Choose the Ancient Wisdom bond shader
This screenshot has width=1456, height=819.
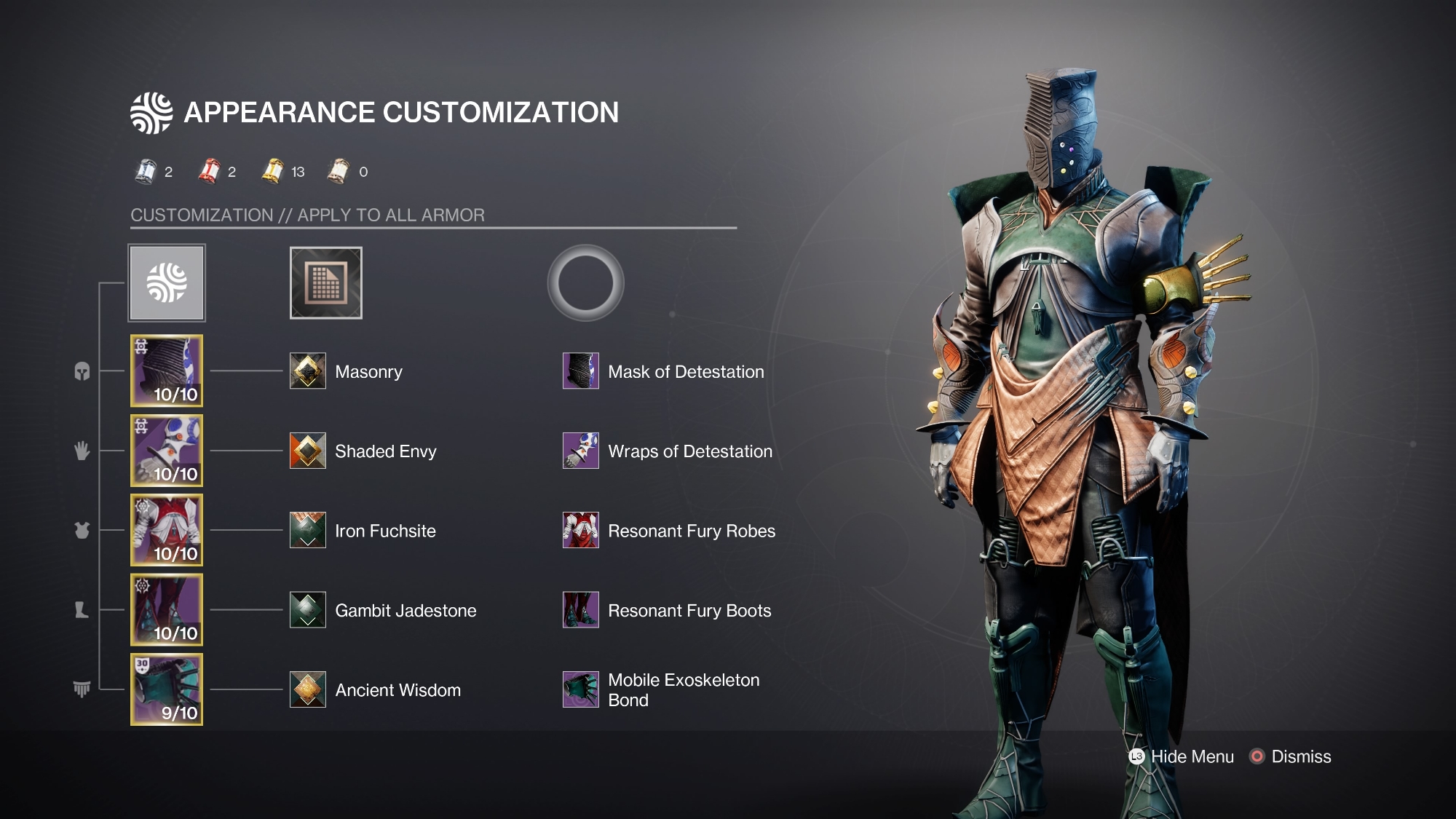[308, 689]
